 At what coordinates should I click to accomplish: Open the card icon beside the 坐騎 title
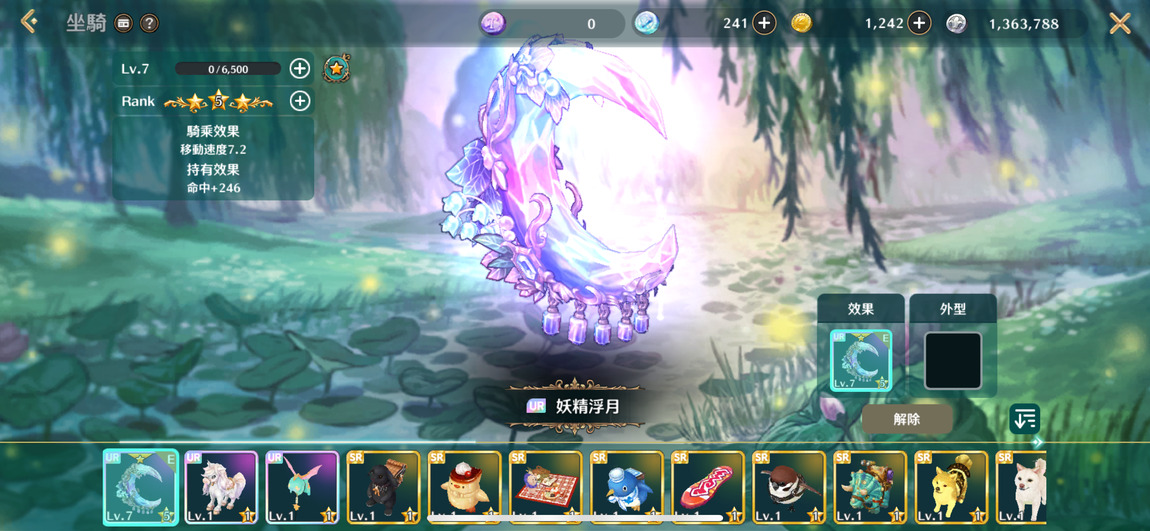point(124,23)
